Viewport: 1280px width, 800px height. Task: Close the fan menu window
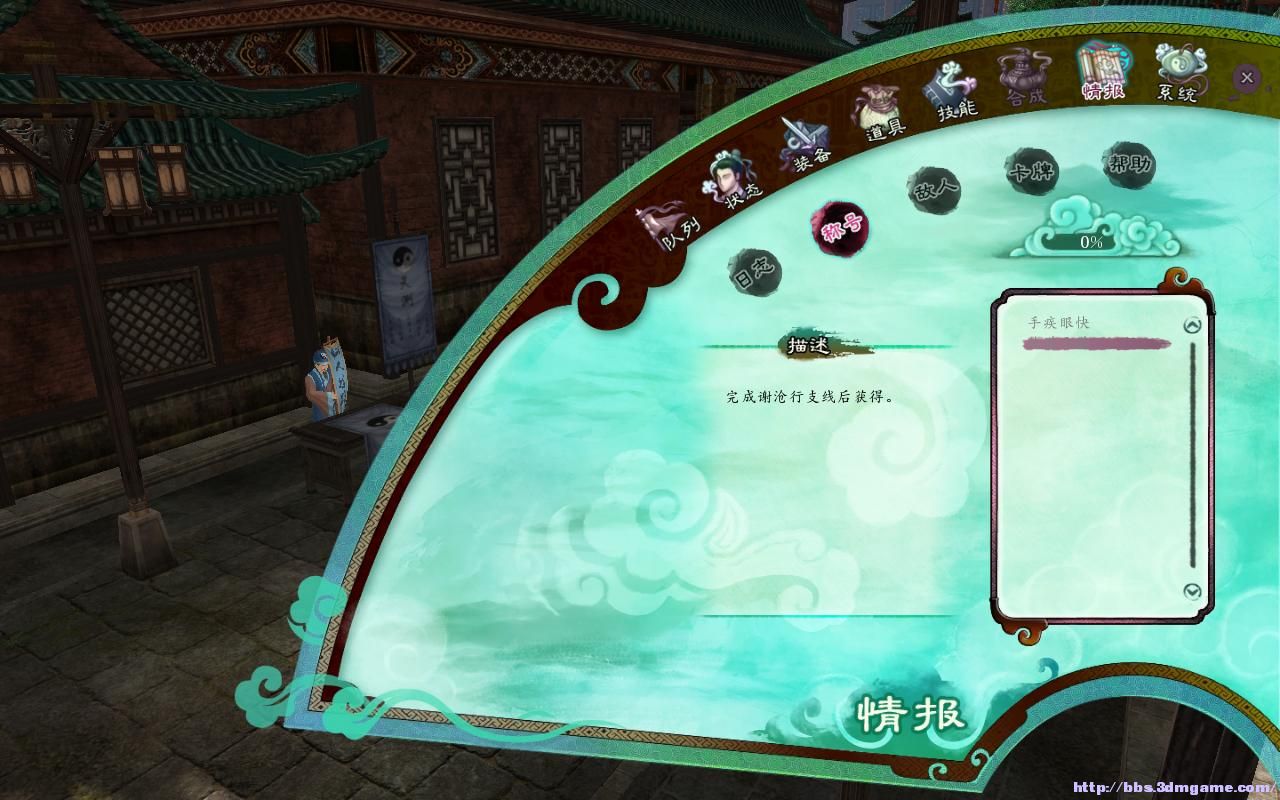coord(1246,77)
